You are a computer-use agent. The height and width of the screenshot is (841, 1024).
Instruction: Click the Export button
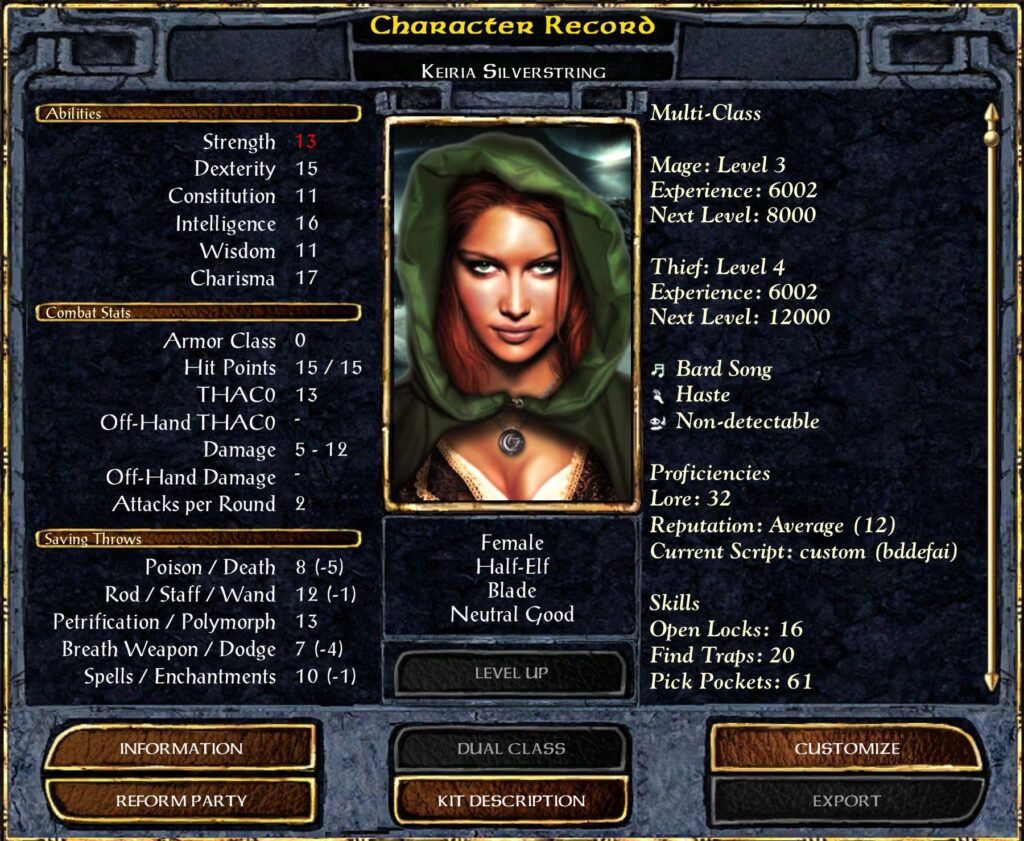coord(846,800)
